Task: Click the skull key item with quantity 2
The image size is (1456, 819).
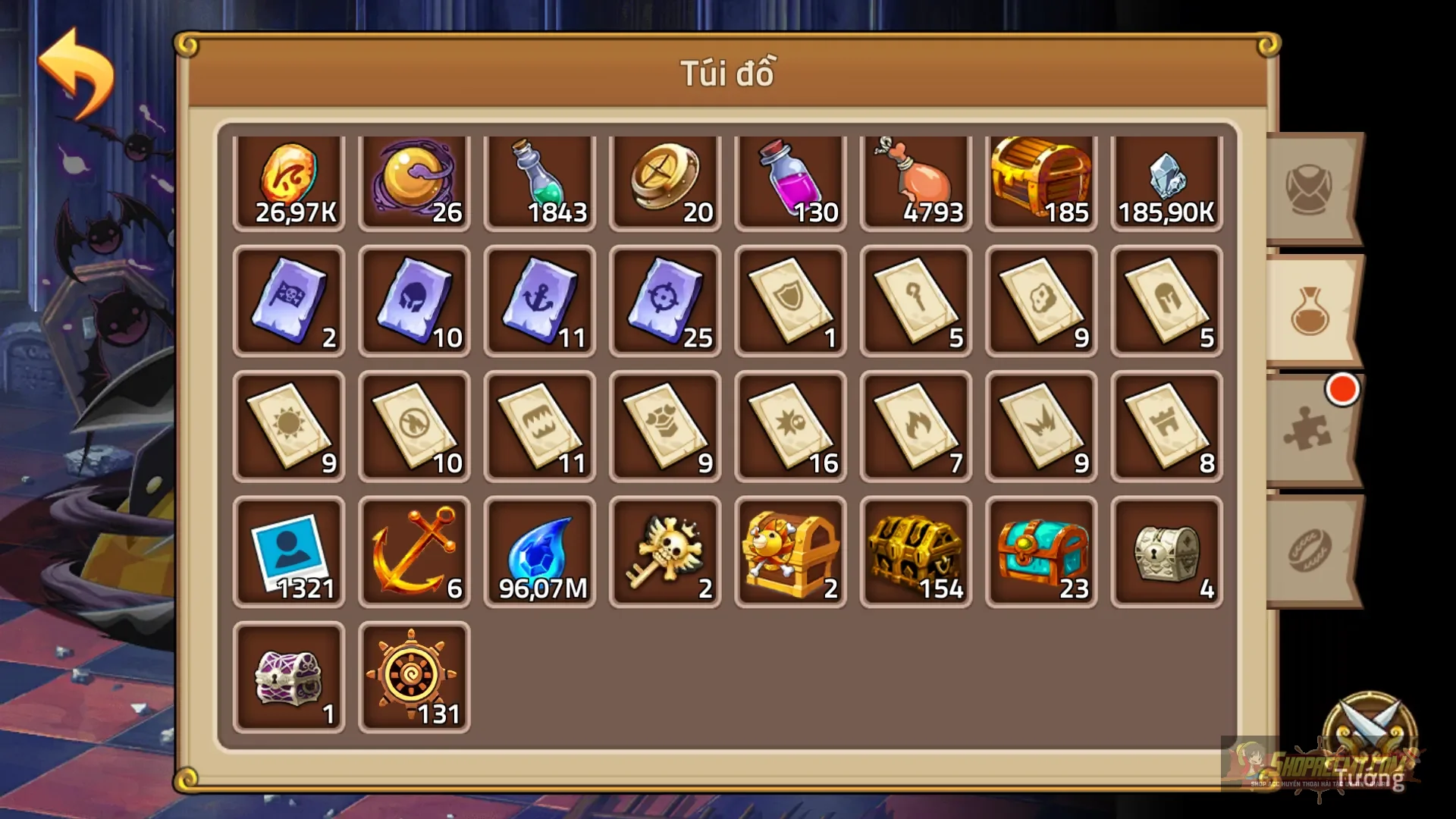Action: click(664, 550)
